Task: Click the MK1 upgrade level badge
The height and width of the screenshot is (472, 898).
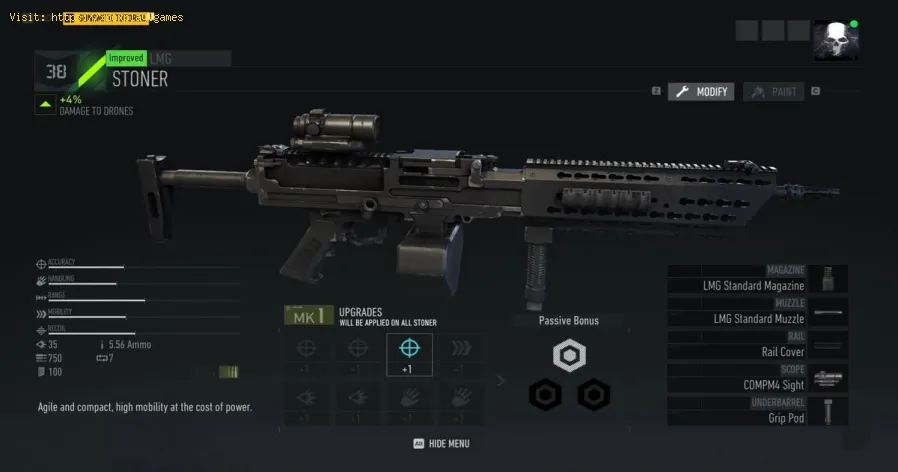Action: tap(306, 316)
